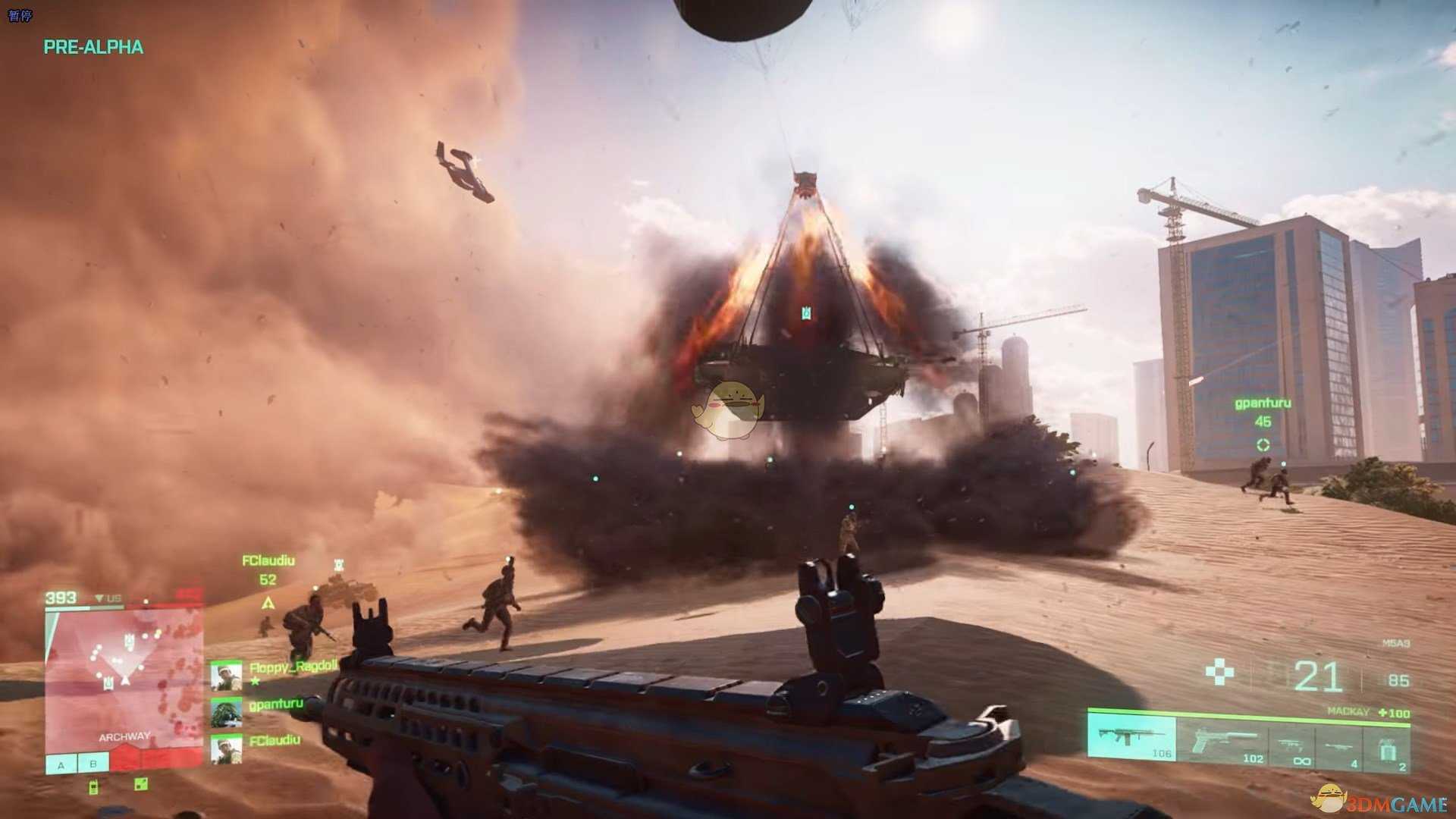The width and height of the screenshot is (1456, 819).
Task: Click the pause label in the top-left corner
Action: [x=20, y=15]
